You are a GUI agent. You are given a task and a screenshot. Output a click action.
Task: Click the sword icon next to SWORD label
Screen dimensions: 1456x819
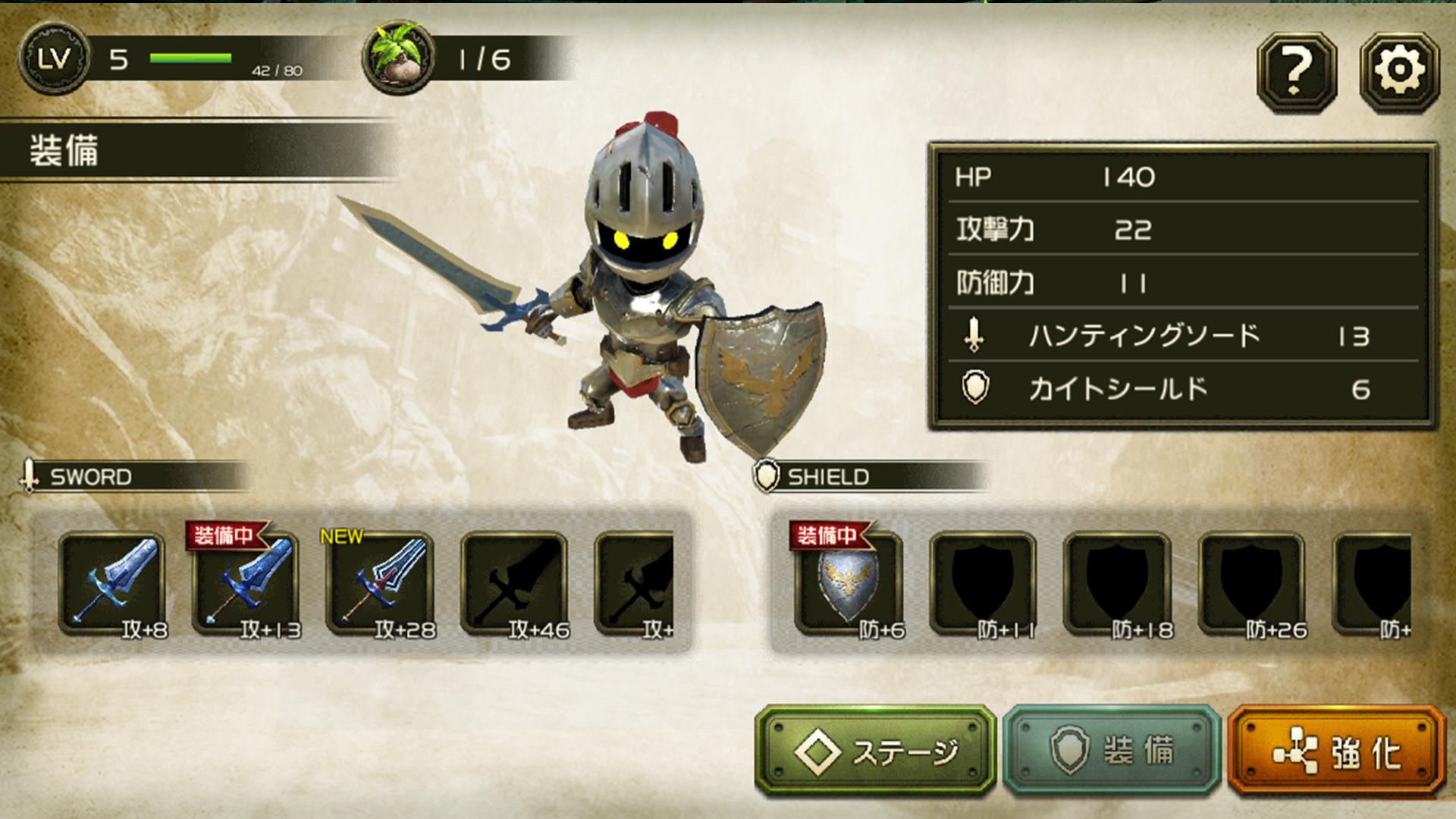point(30,475)
